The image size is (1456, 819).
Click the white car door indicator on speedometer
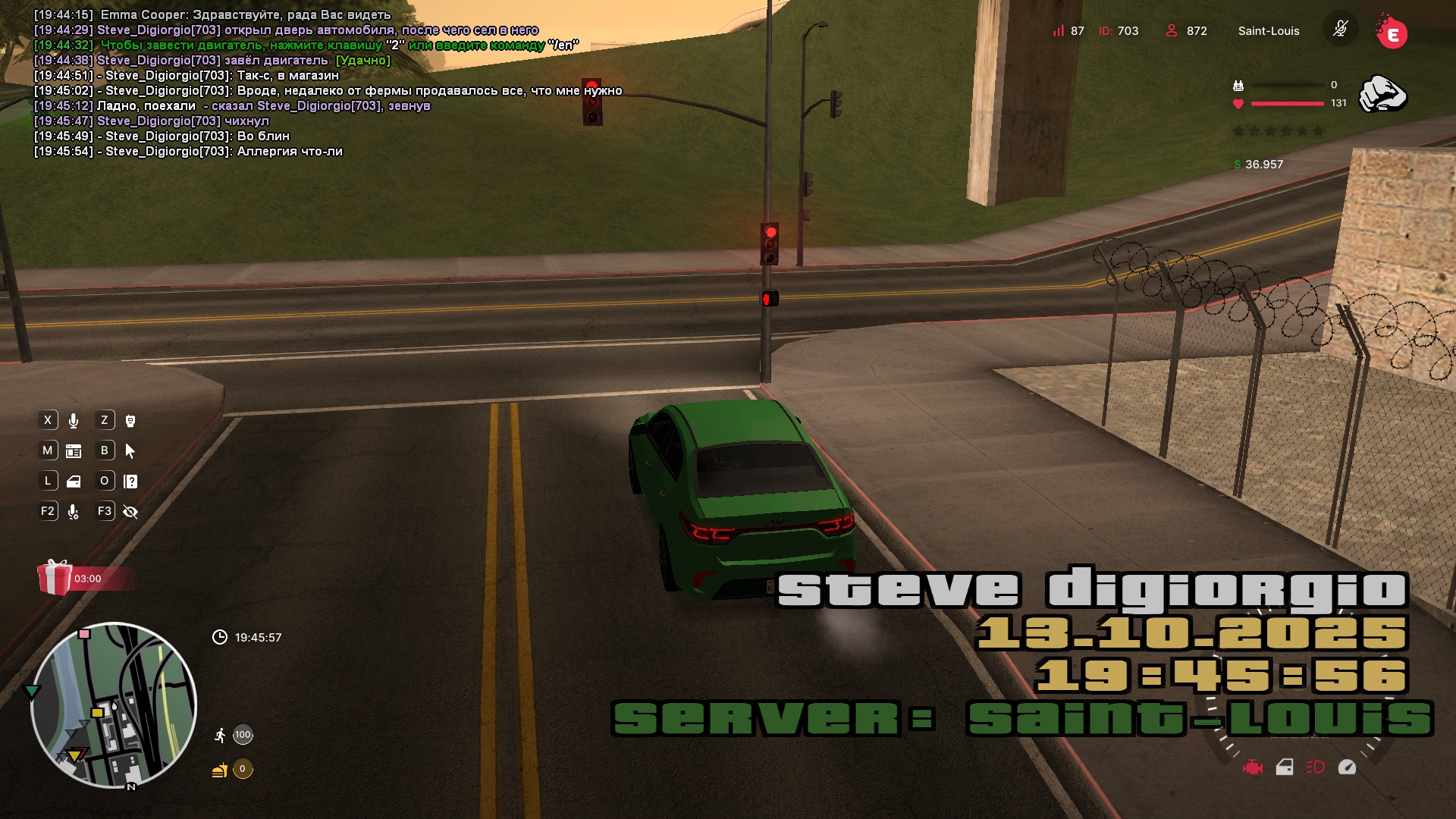[x=1285, y=767]
